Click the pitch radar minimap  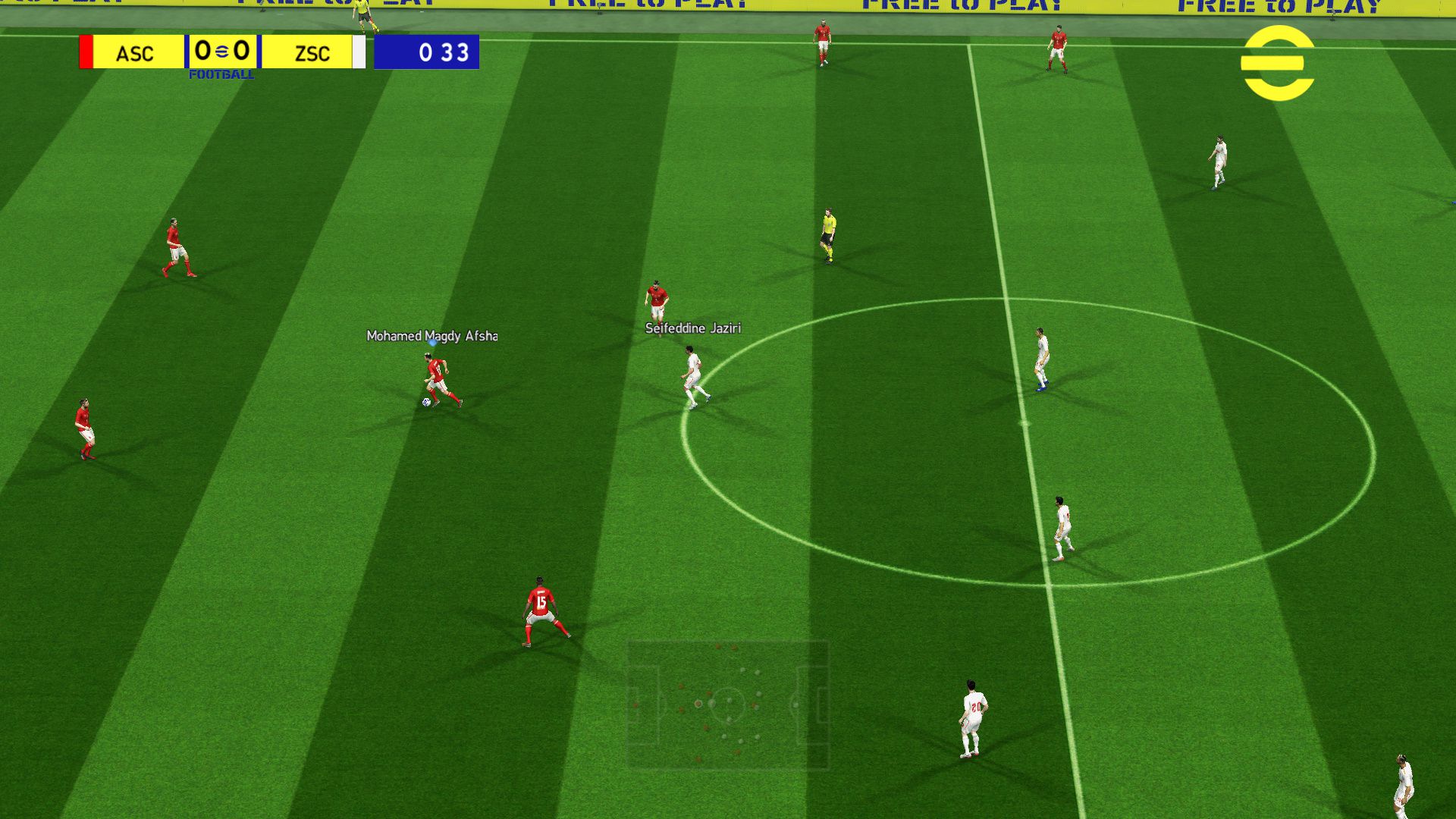click(728, 704)
